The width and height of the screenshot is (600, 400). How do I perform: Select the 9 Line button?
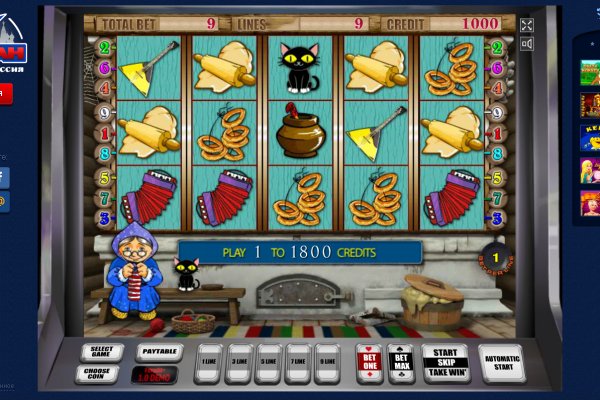pos(328,363)
